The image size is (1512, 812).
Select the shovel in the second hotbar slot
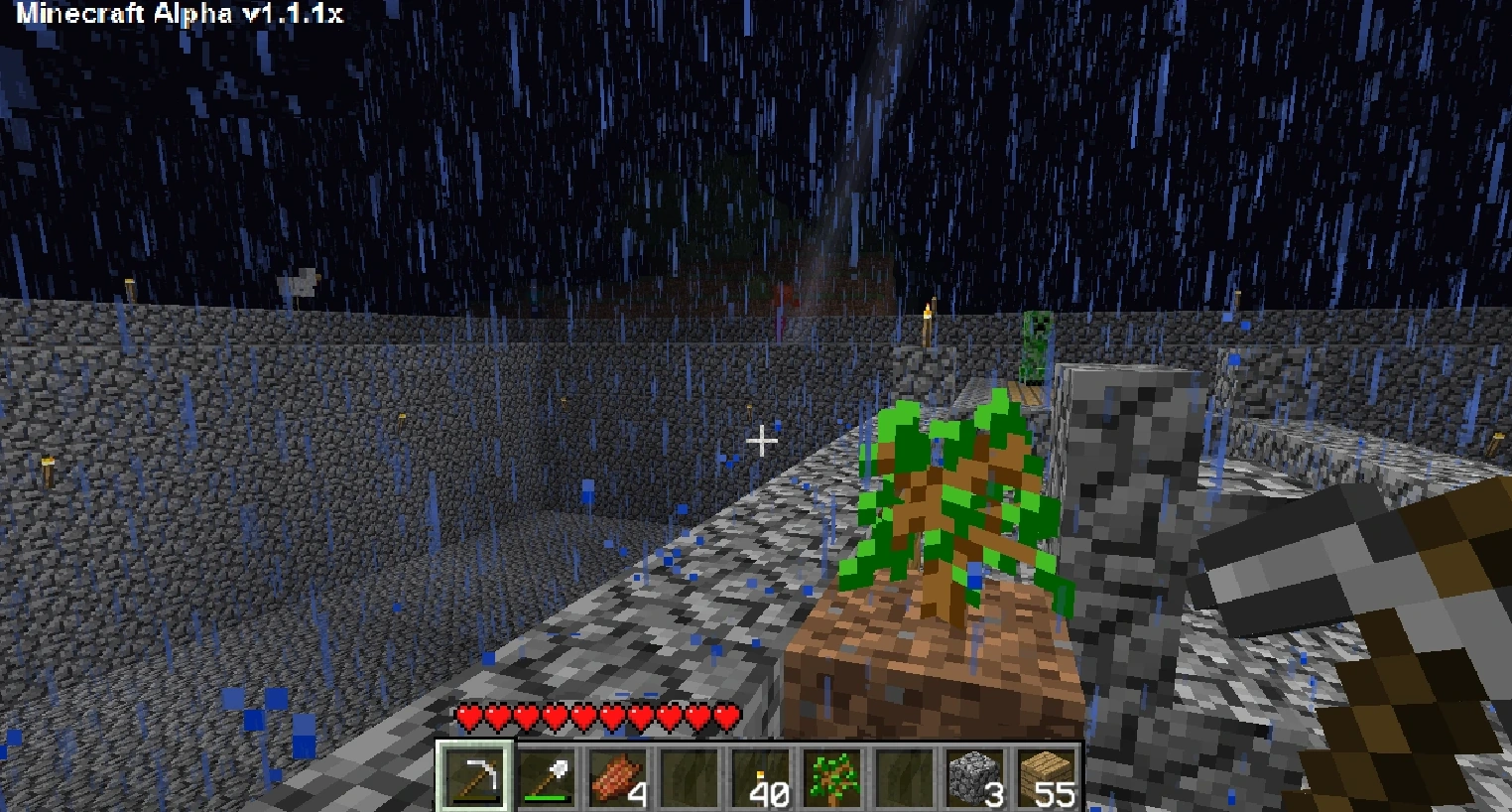(x=550, y=774)
